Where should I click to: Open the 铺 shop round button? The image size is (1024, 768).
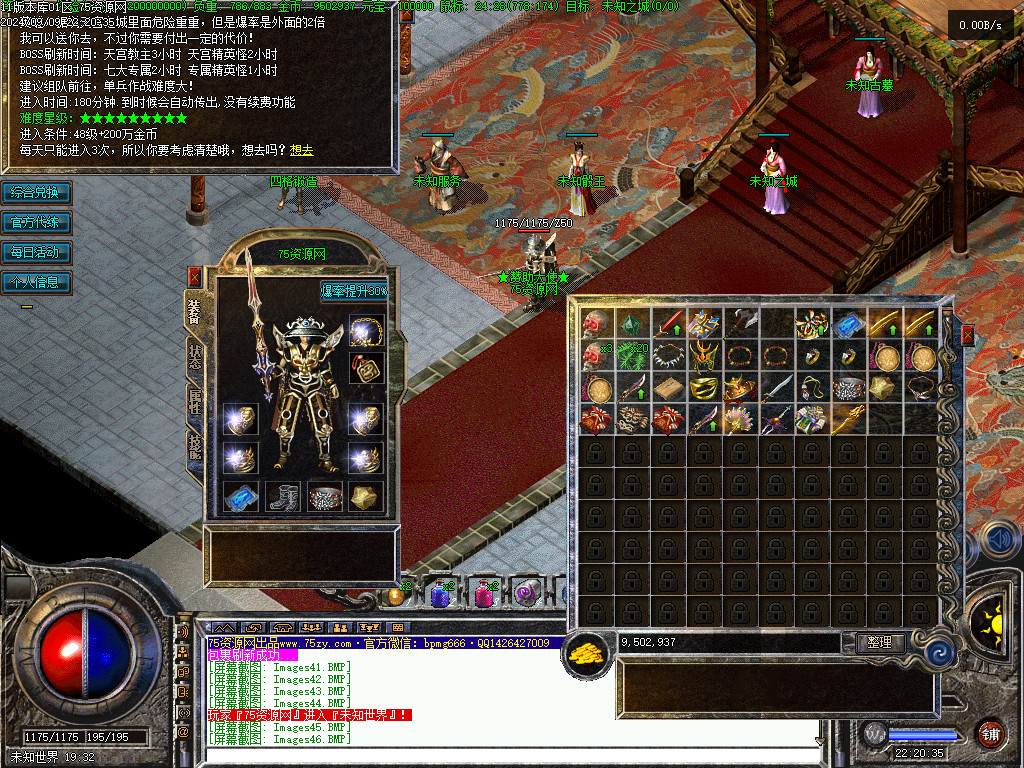(x=990, y=734)
